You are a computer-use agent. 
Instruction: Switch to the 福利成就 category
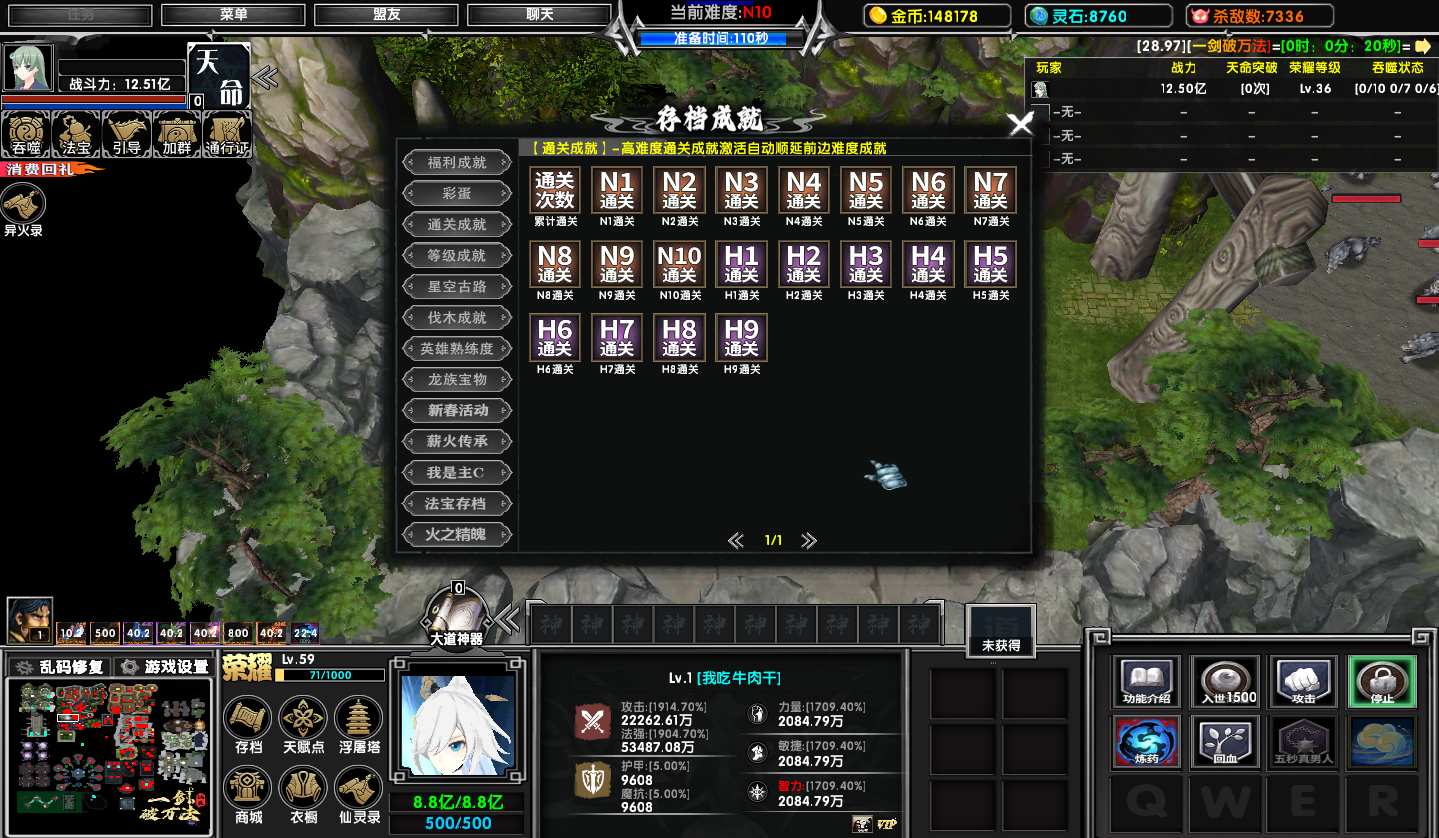coord(457,162)
